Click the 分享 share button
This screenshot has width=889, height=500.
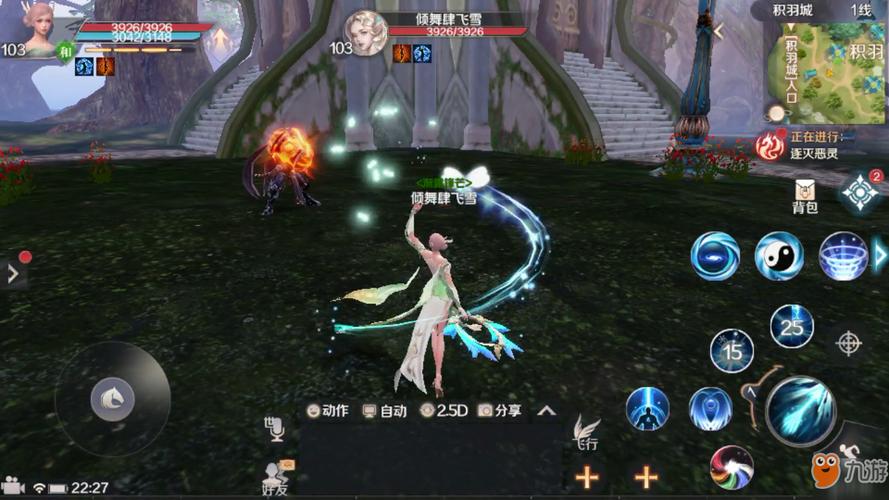[x=500, y=410]
